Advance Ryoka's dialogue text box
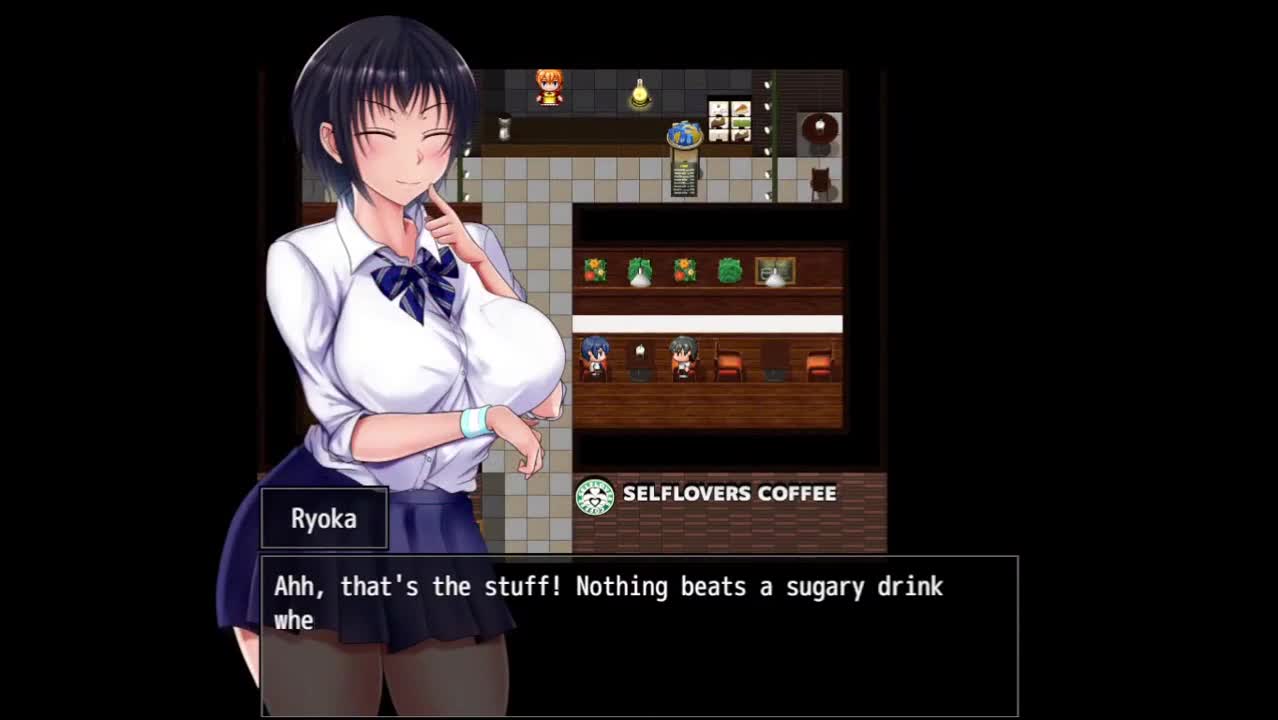 pyautogui.click(x=639, y=635)
